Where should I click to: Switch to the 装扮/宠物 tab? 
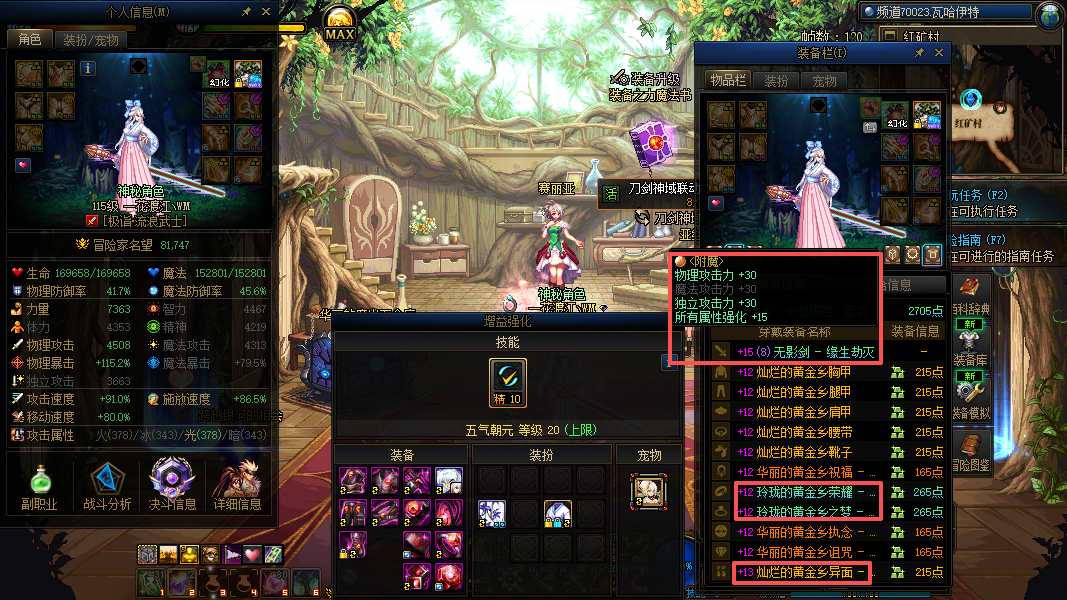pyautogui.click(x=90, y=40)
